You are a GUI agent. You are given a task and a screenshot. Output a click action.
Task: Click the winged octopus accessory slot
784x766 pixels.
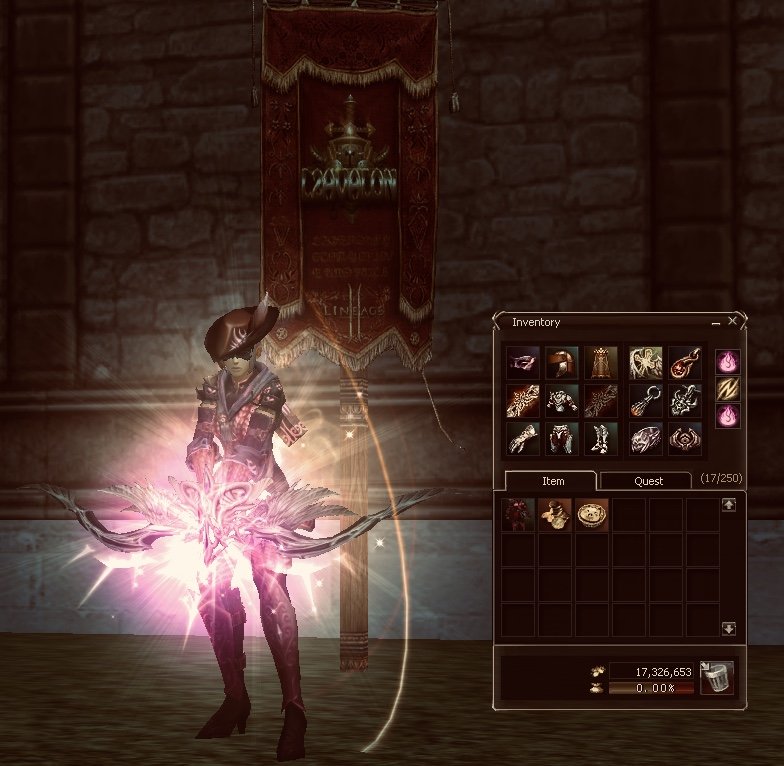(646, 362)
